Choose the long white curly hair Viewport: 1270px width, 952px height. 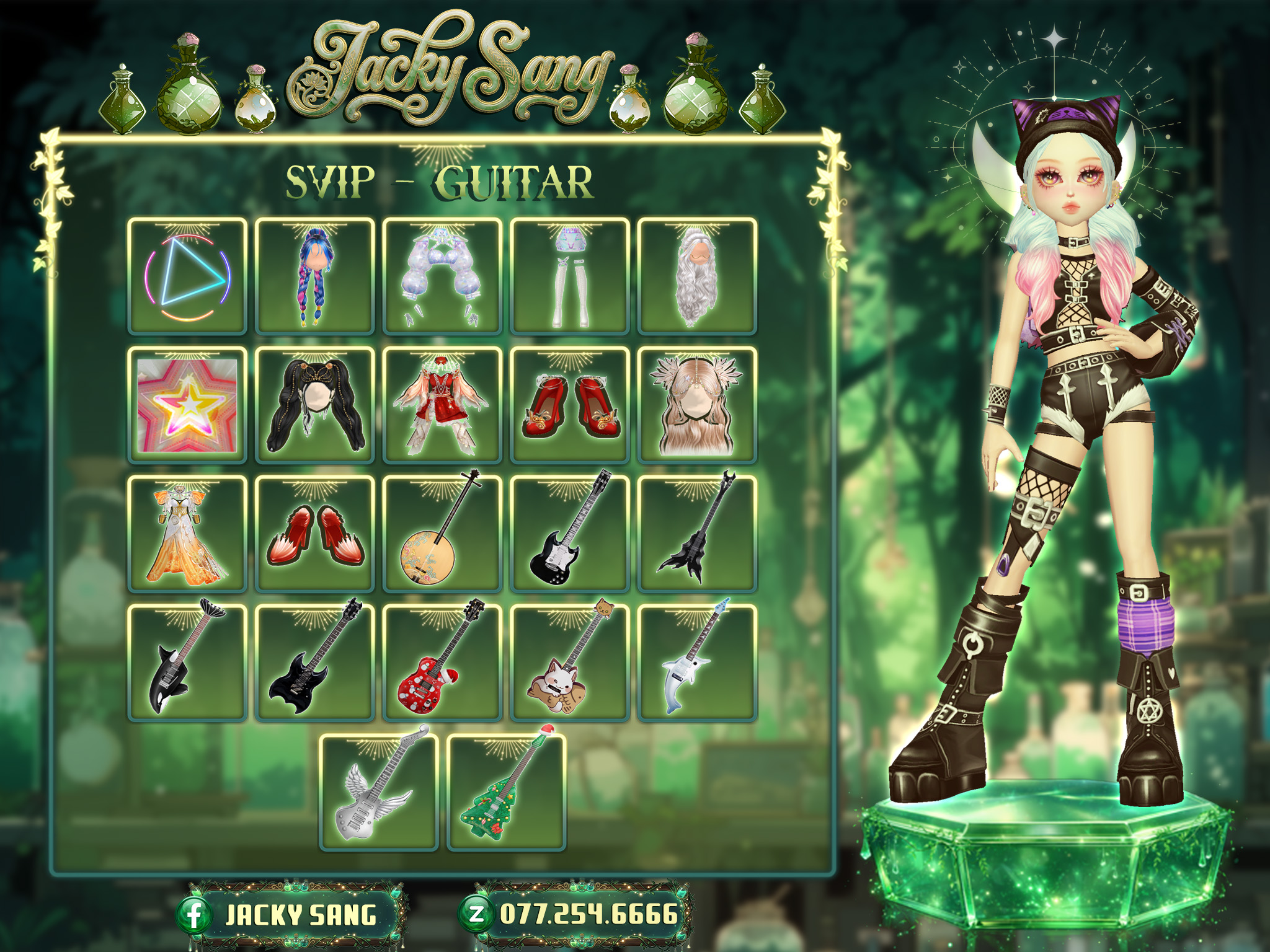coord(697,276)
